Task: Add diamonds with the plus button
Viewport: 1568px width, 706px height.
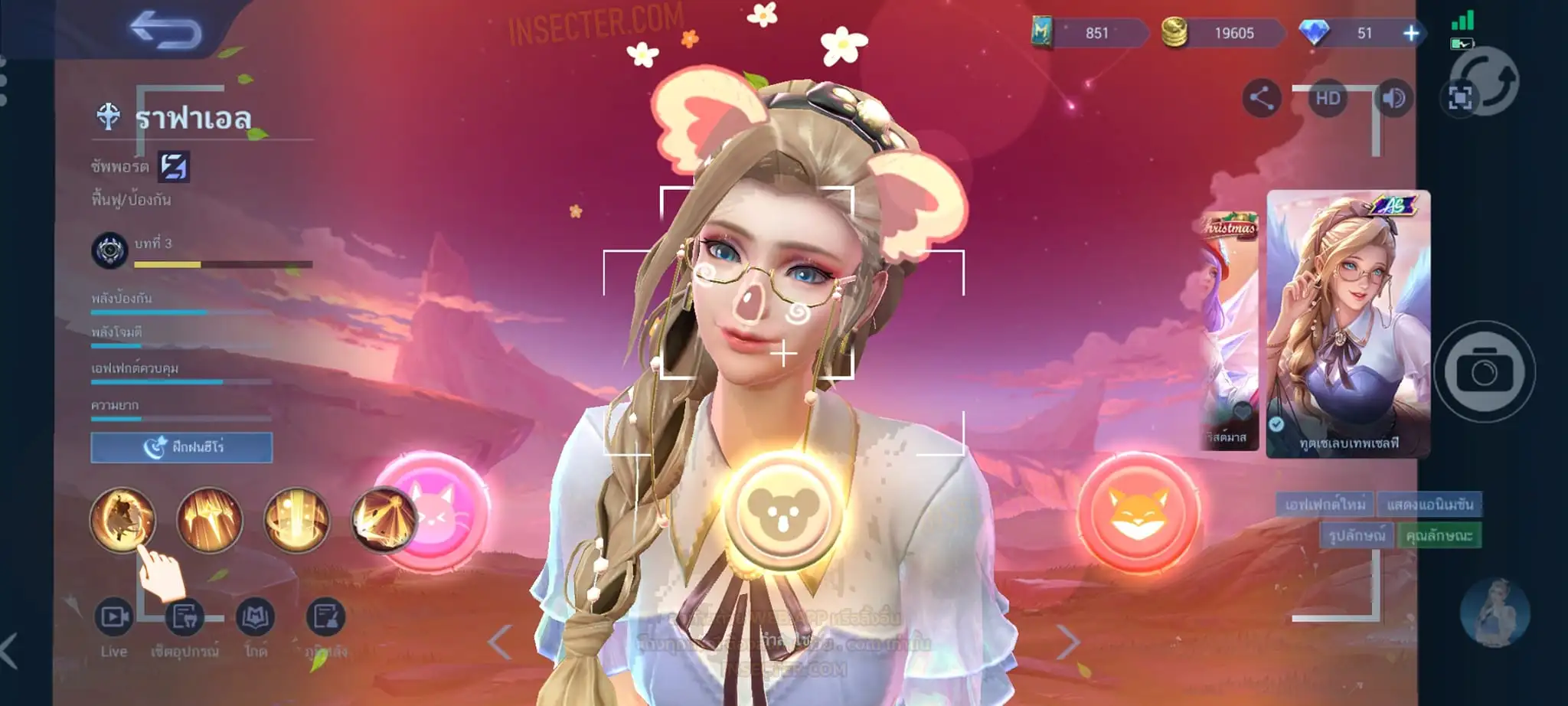Action: coord(1411,33)
